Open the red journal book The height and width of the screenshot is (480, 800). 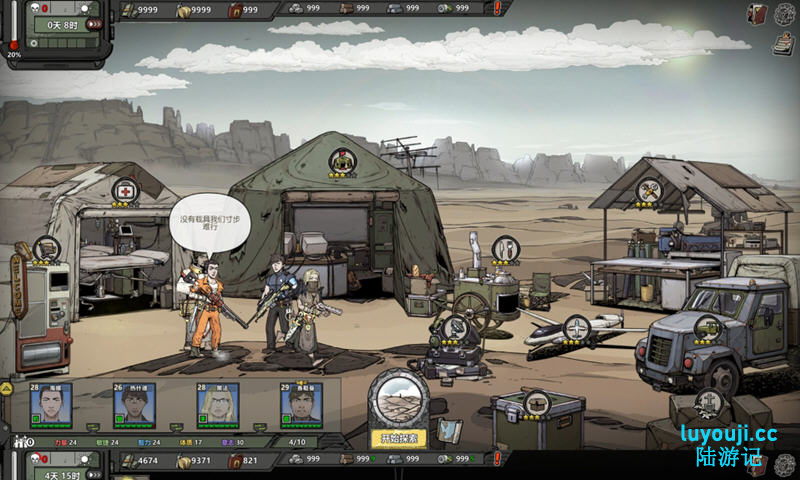[x=758, y=13]
